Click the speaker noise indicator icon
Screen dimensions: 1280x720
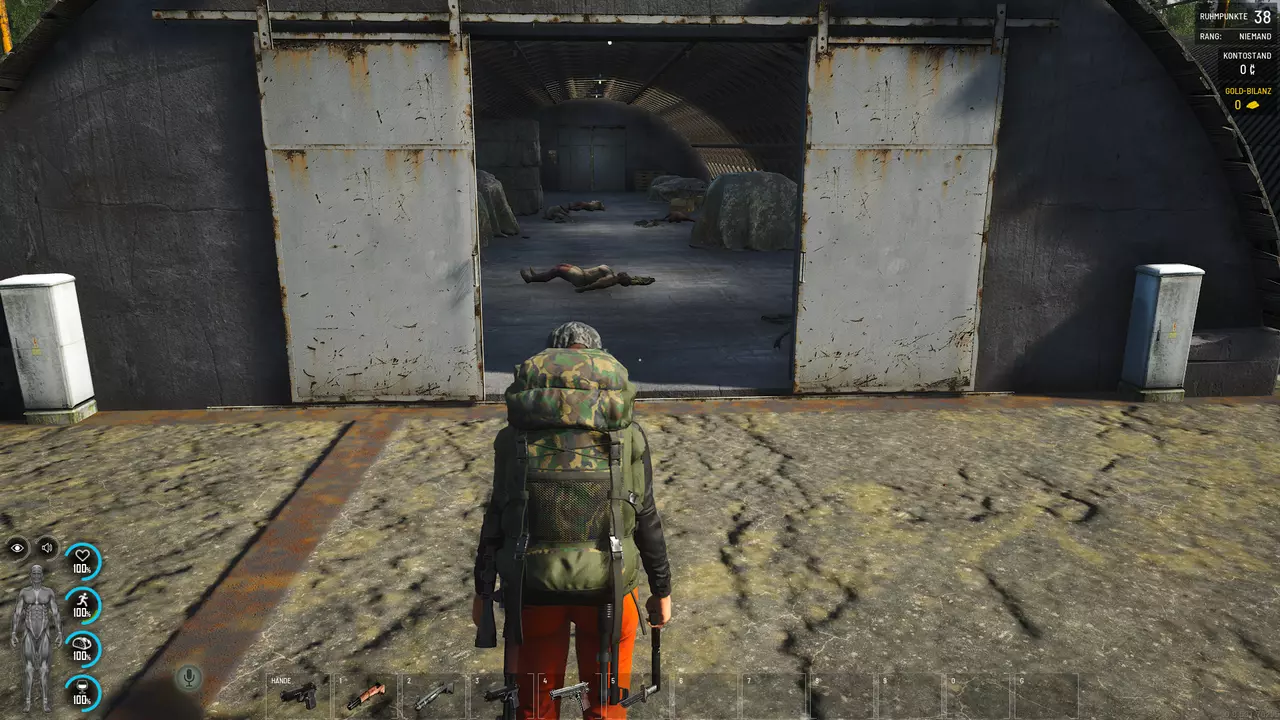[47, 547]
